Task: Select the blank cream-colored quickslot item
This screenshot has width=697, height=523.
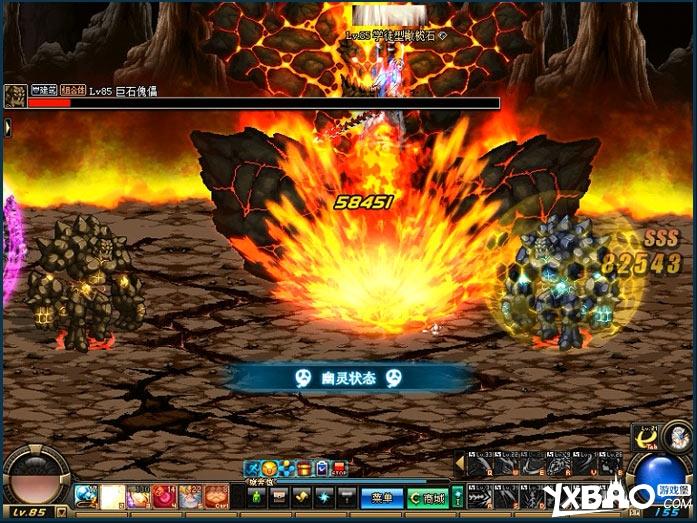Action: click(x=112, y=496)
